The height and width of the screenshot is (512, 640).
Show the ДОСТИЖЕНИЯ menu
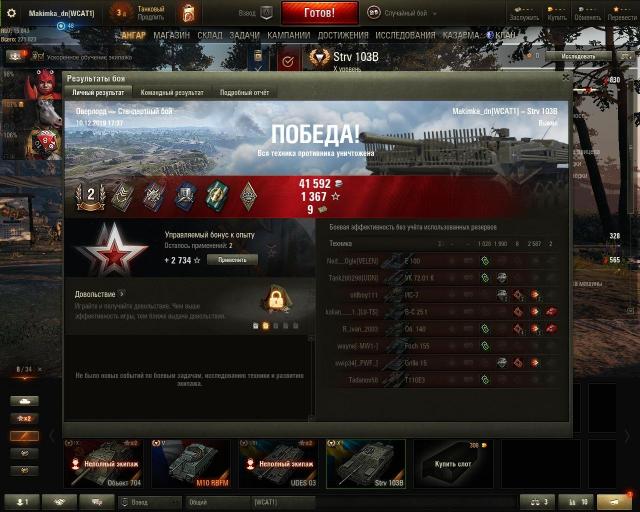345,35
